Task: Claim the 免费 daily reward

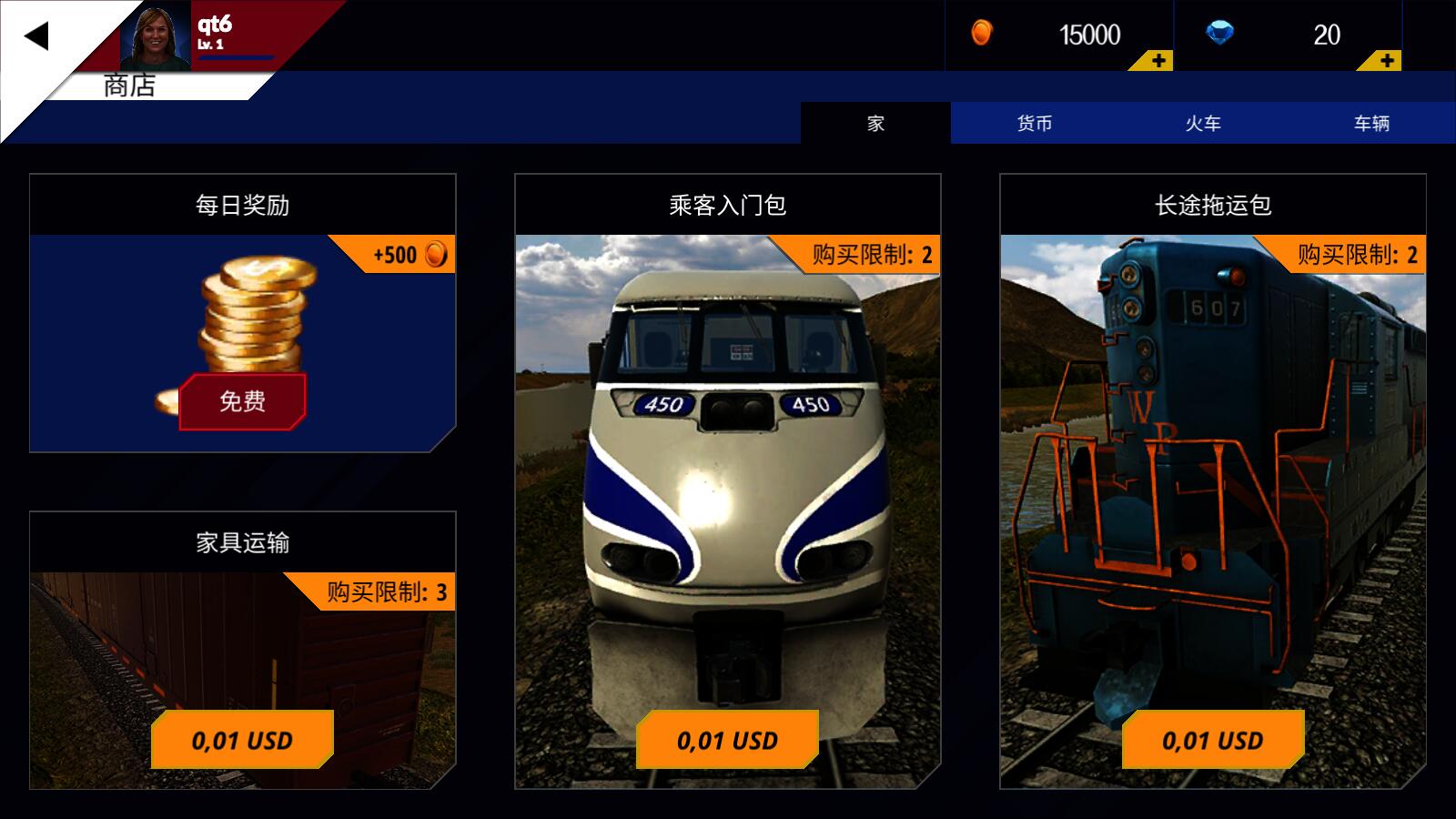Action: [x=242, y=401]
